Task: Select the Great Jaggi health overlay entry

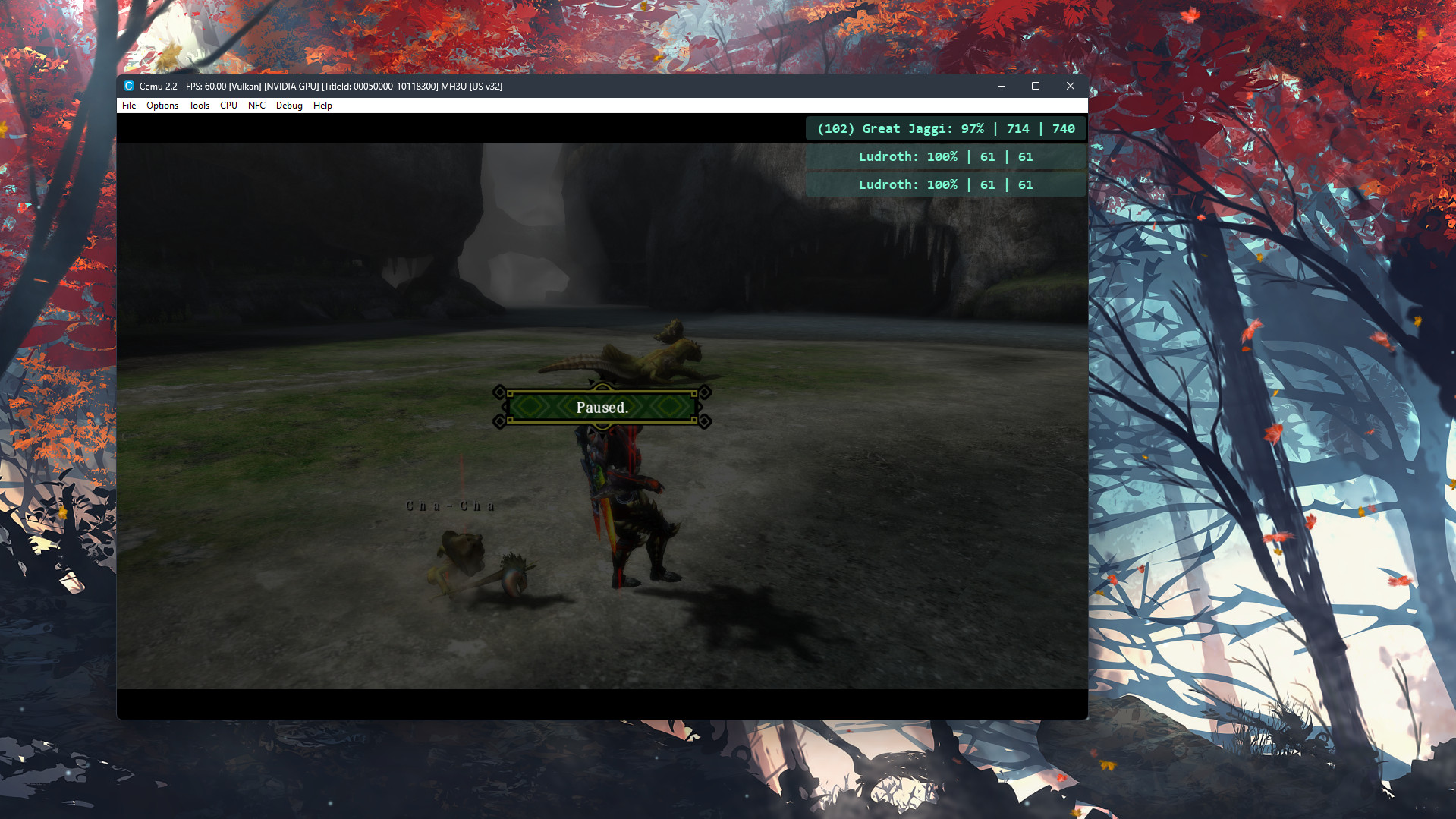Action: [x=945, y=128]
